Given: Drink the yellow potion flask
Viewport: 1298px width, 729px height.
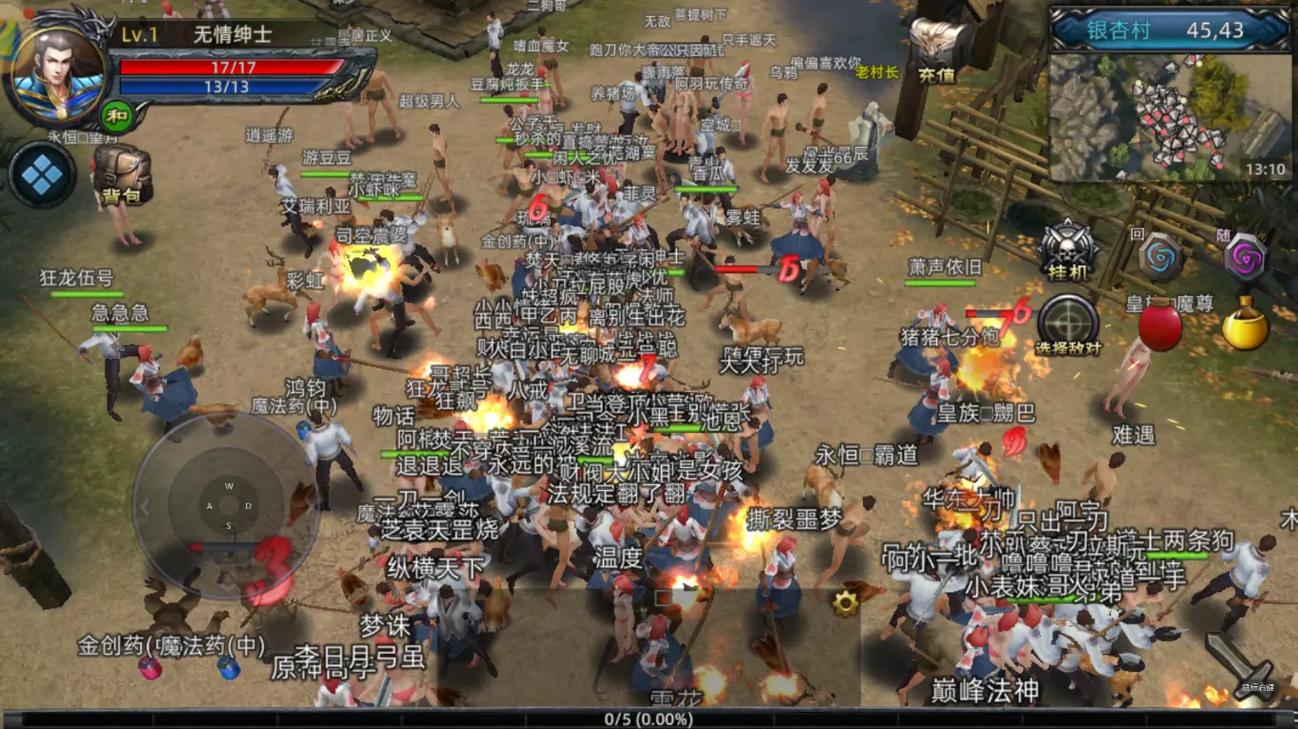Looking at the screenshot, I should [x=1245, y=325].
